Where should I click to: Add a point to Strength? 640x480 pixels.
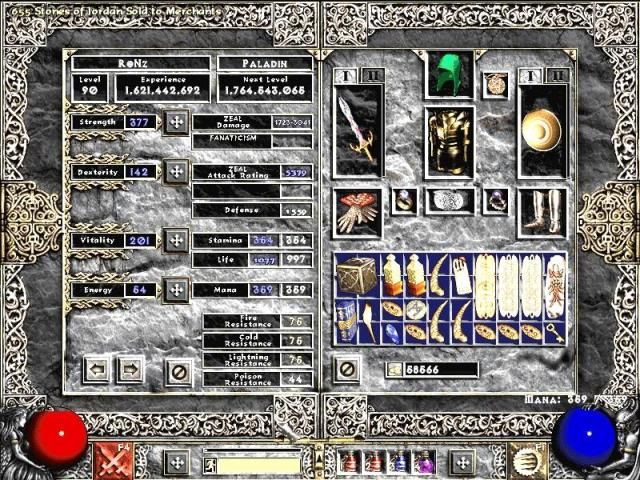(x=176, y=122)
